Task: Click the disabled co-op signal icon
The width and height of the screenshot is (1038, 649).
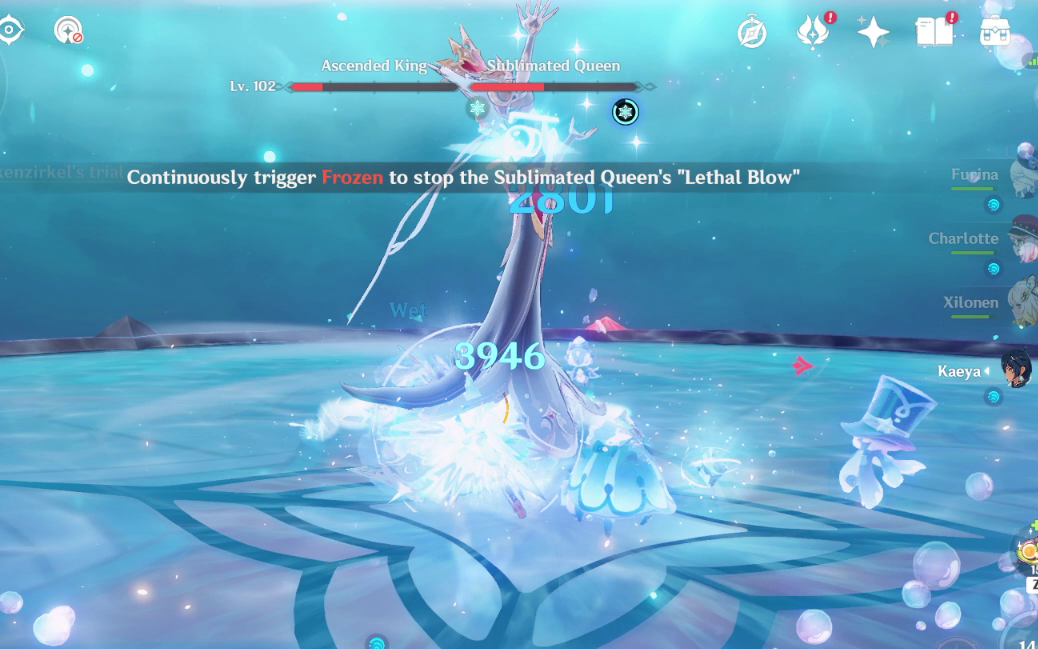Action: (x=68, y=30)
